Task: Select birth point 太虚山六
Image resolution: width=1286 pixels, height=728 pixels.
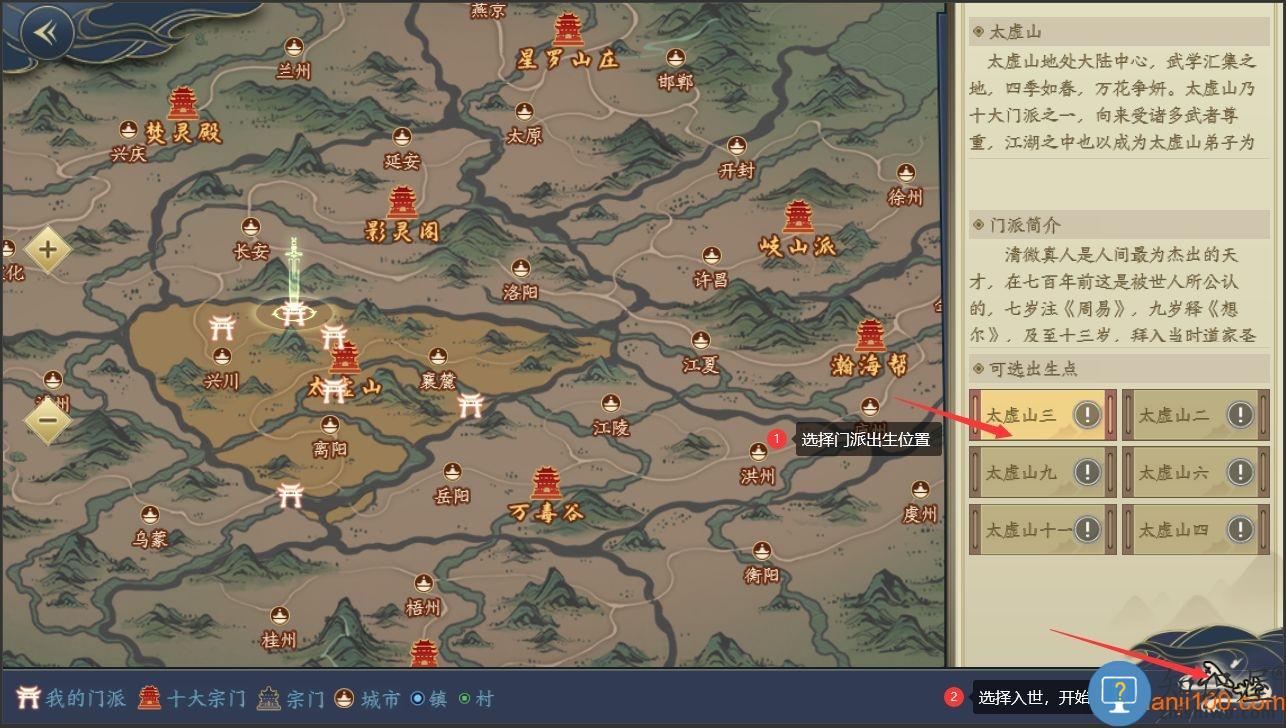Action: [x=1178, y=472]
